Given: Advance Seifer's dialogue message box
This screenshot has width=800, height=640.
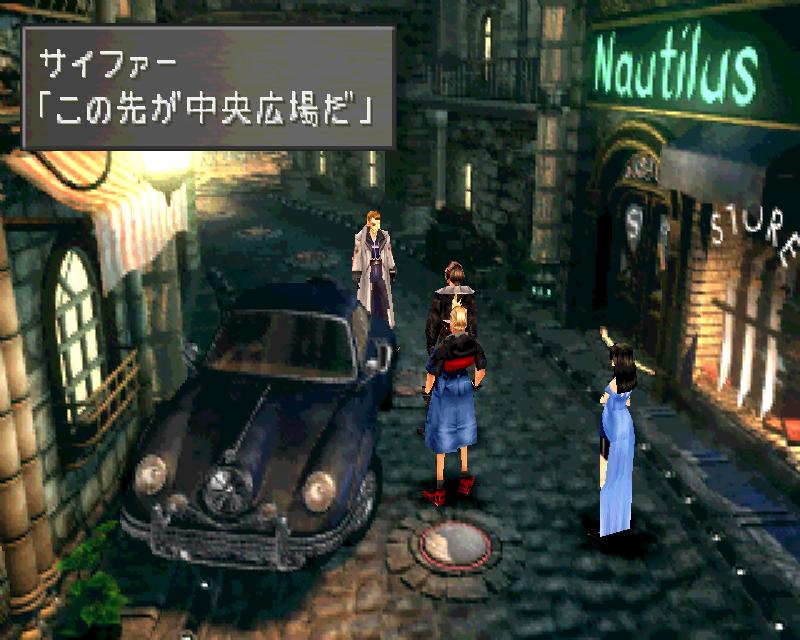Looking at the screenshot, I should pyautogui.click(x=208, y=87).
